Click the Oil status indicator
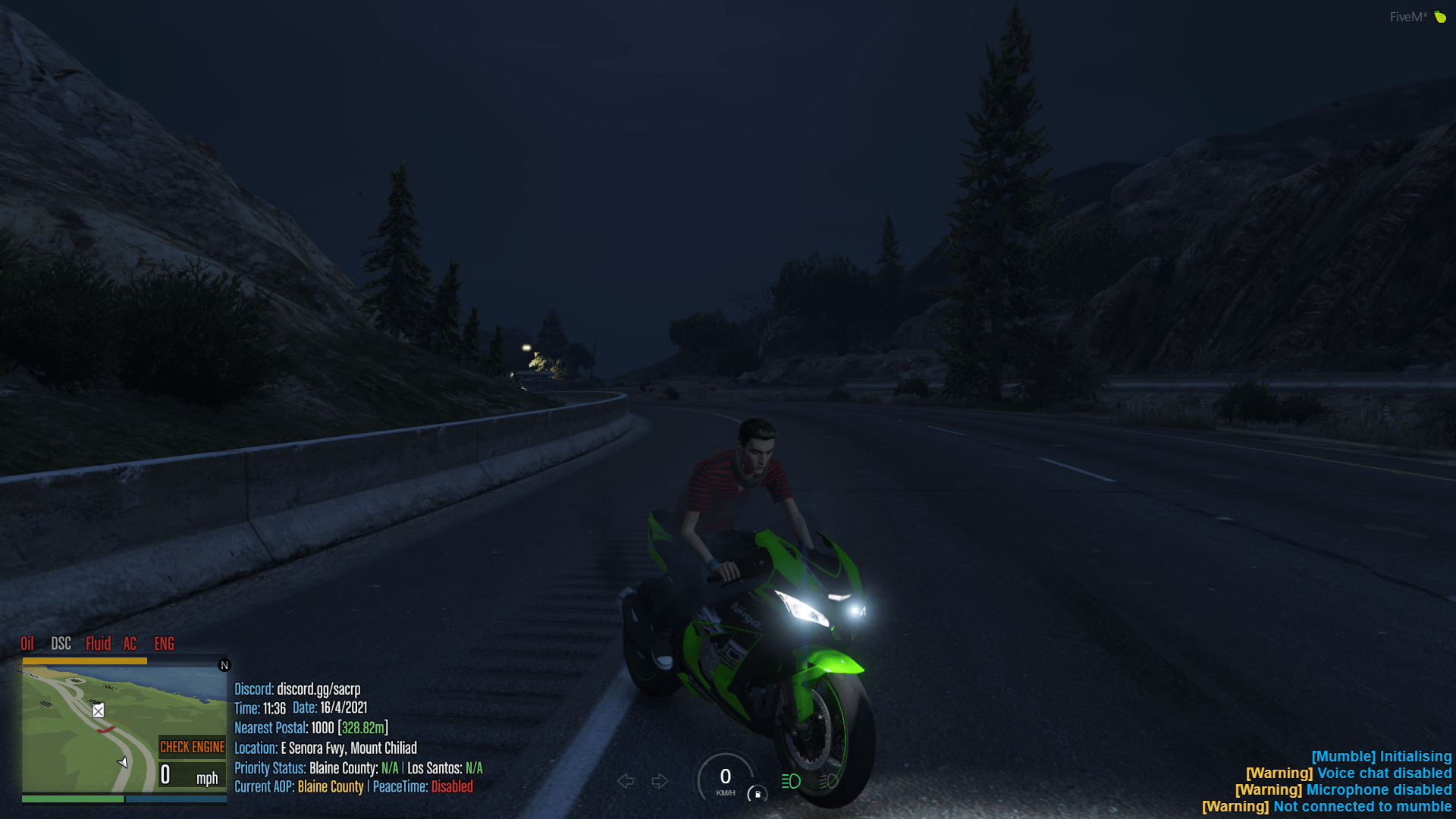Screen dimensions: 1456x819 [28, 644]
